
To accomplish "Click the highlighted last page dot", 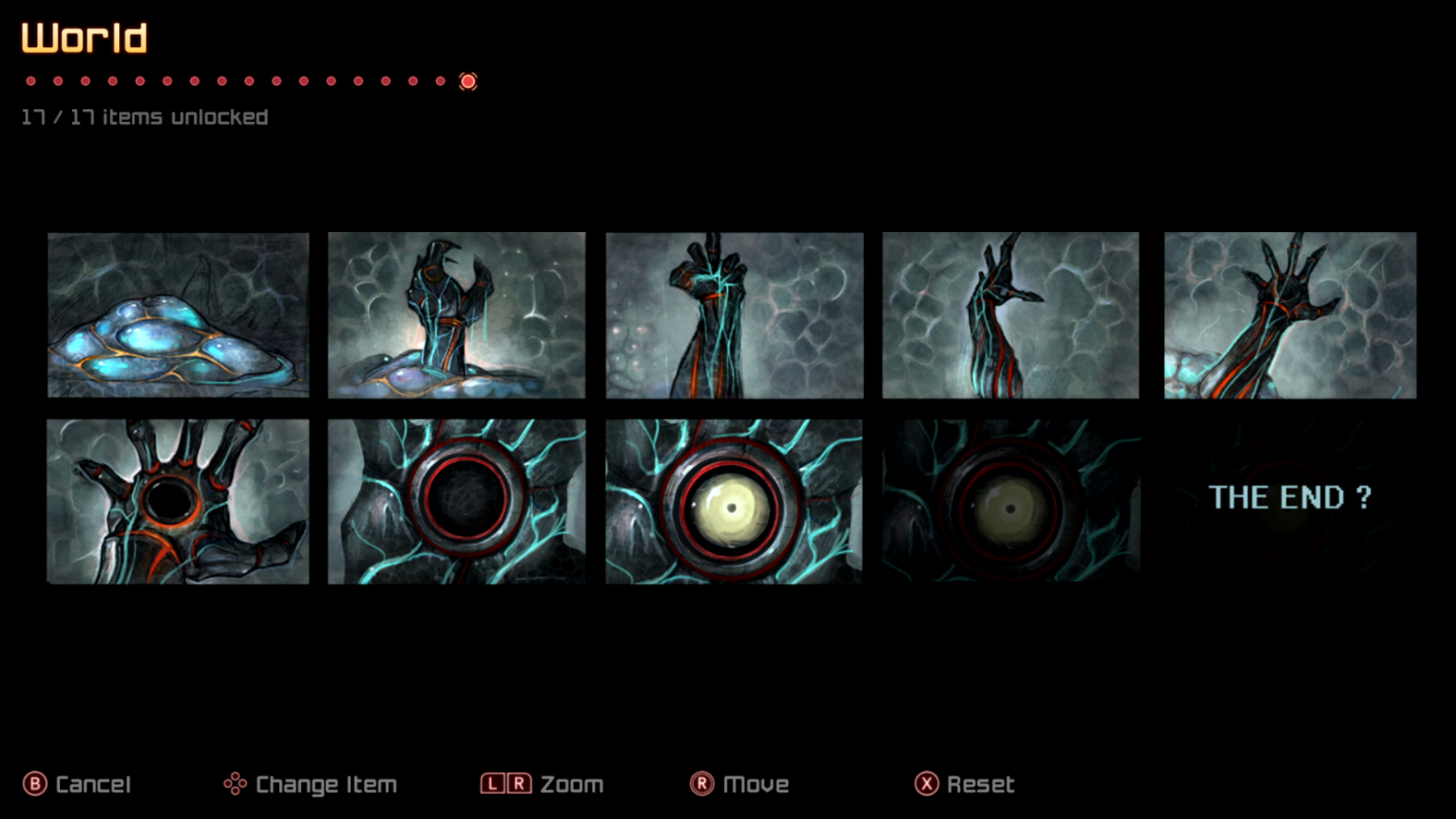I will (468, 81).
